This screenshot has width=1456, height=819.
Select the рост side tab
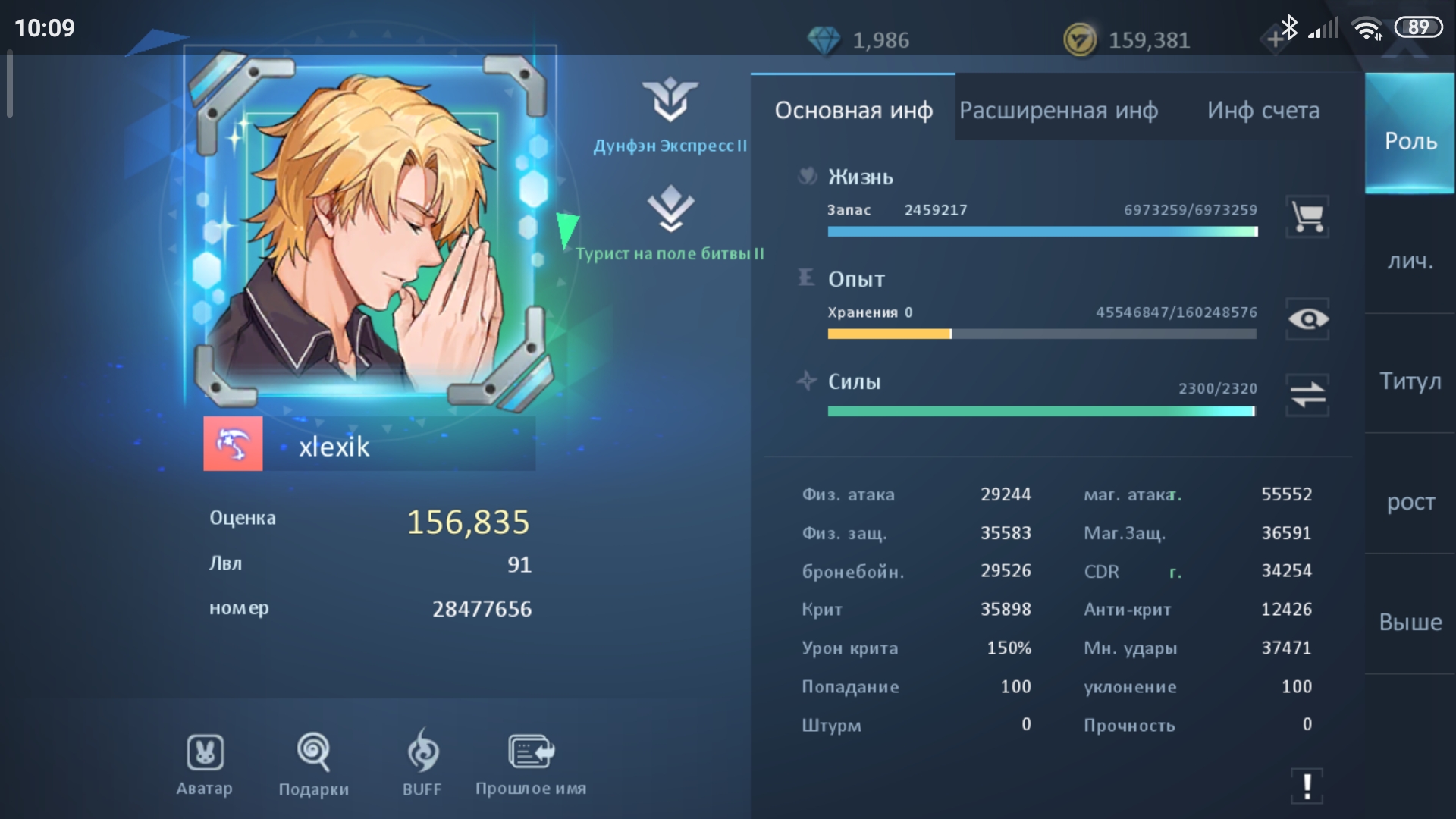tap(1410, 501)
